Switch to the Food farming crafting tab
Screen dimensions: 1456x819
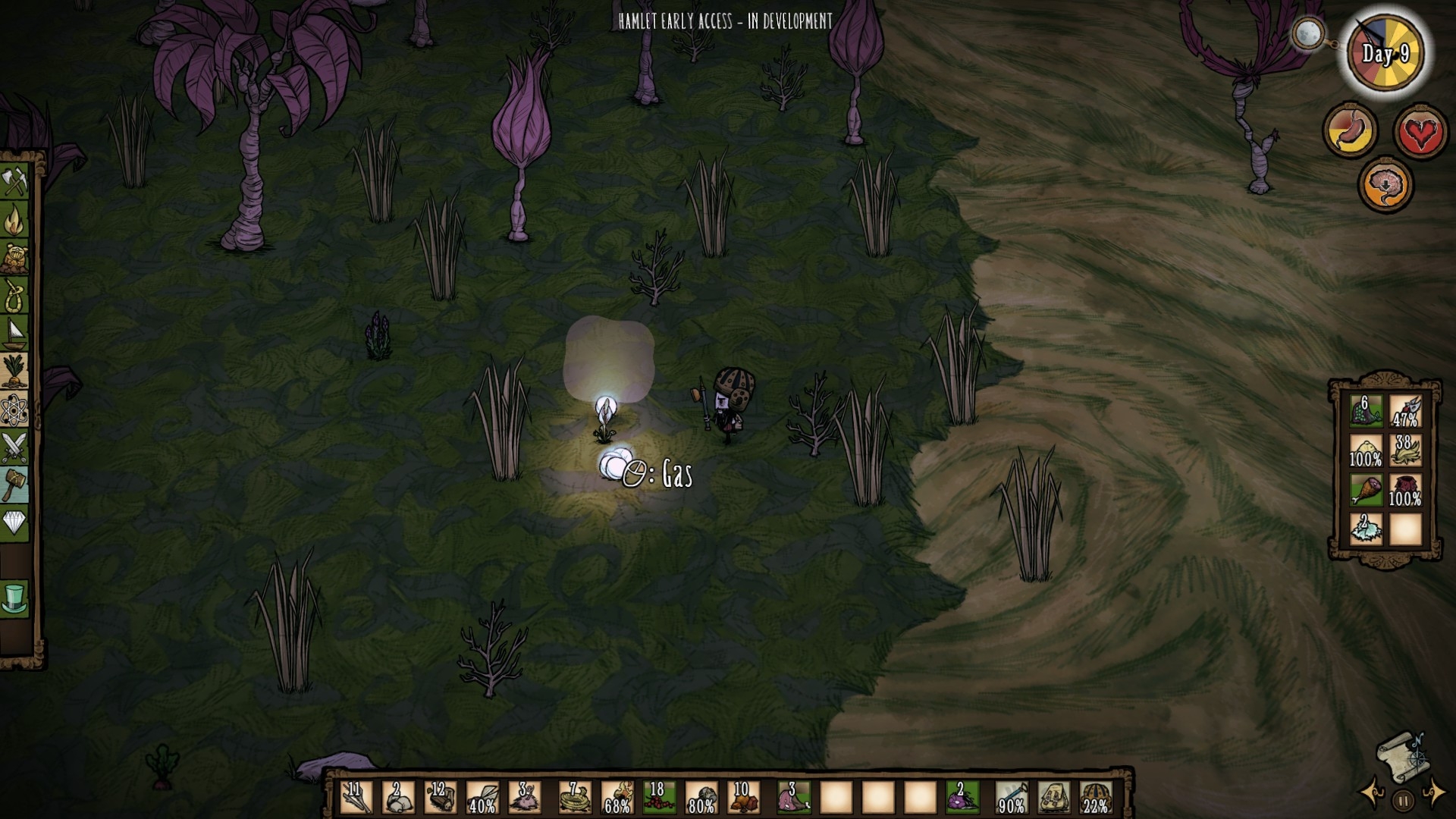[14, 370]
